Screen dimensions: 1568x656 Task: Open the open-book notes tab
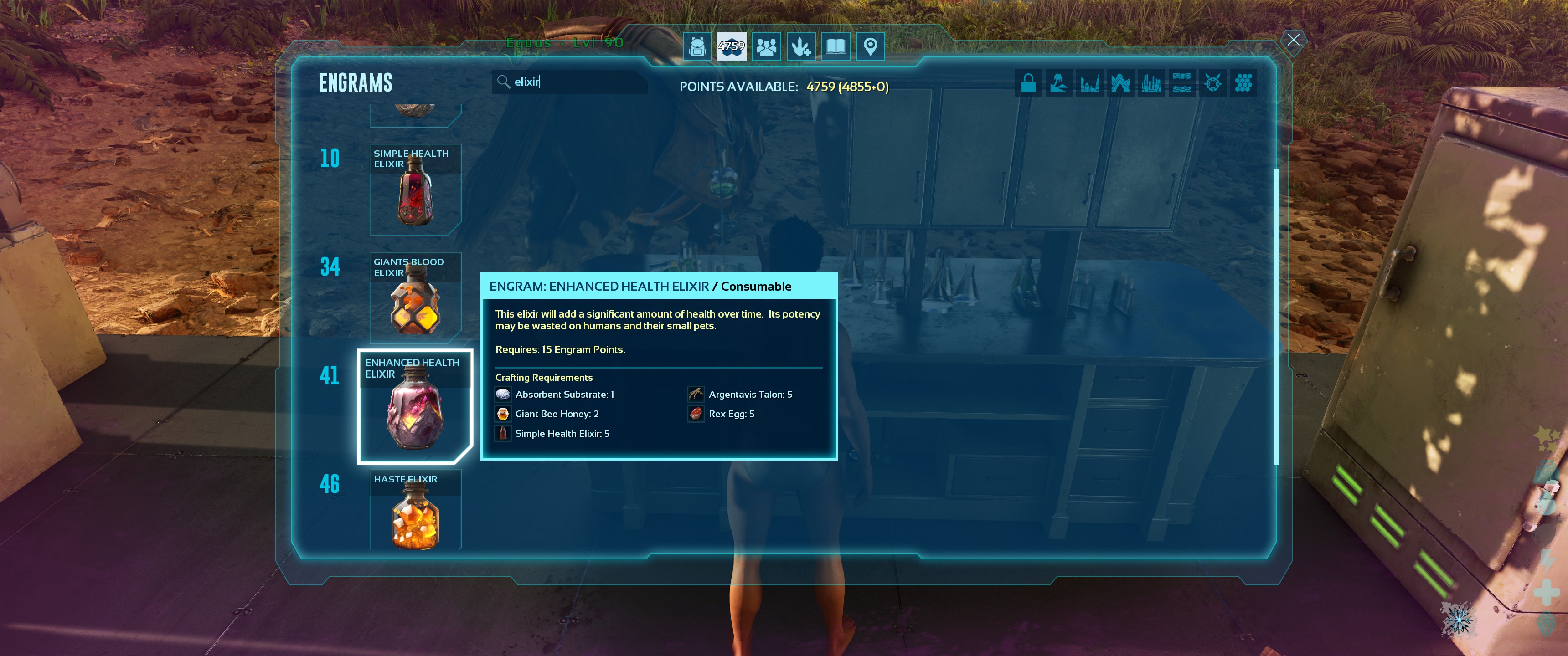pos(836,46)
